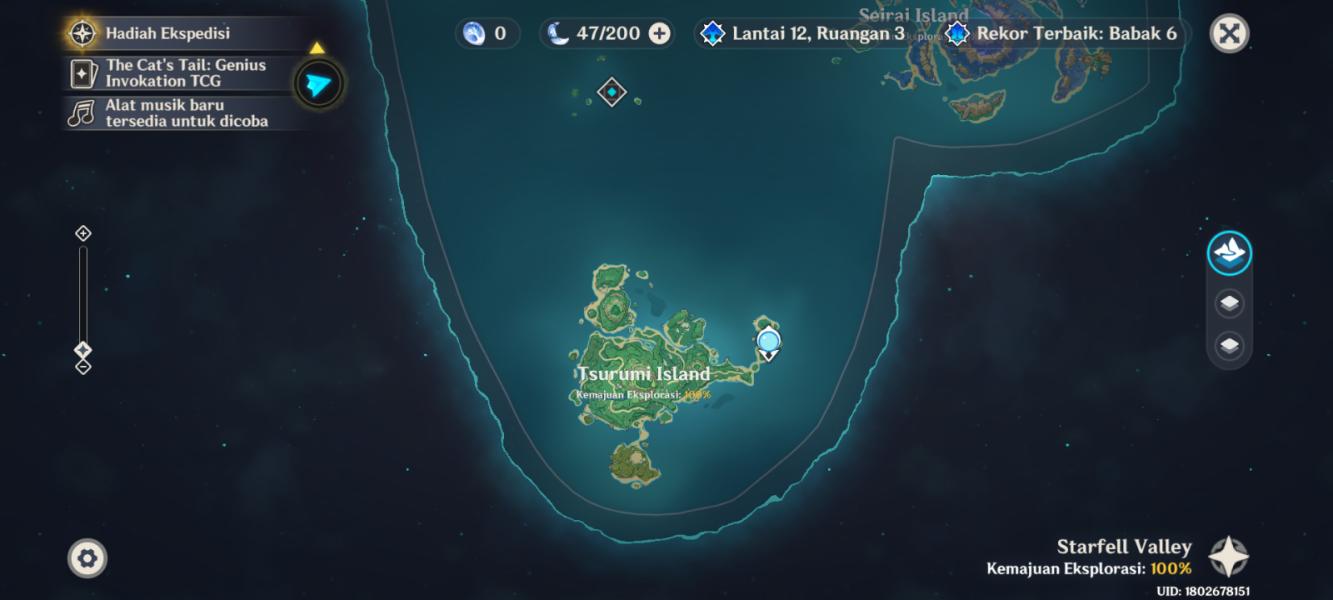Tap the blue arrow navigation button

(319, 84)
